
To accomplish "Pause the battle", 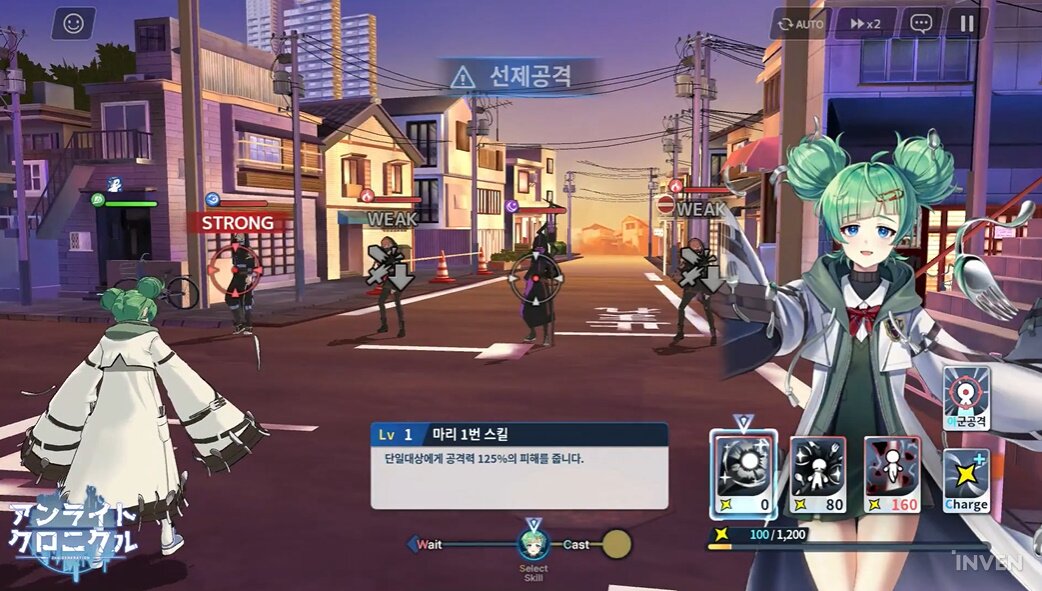I will [966, 23].
